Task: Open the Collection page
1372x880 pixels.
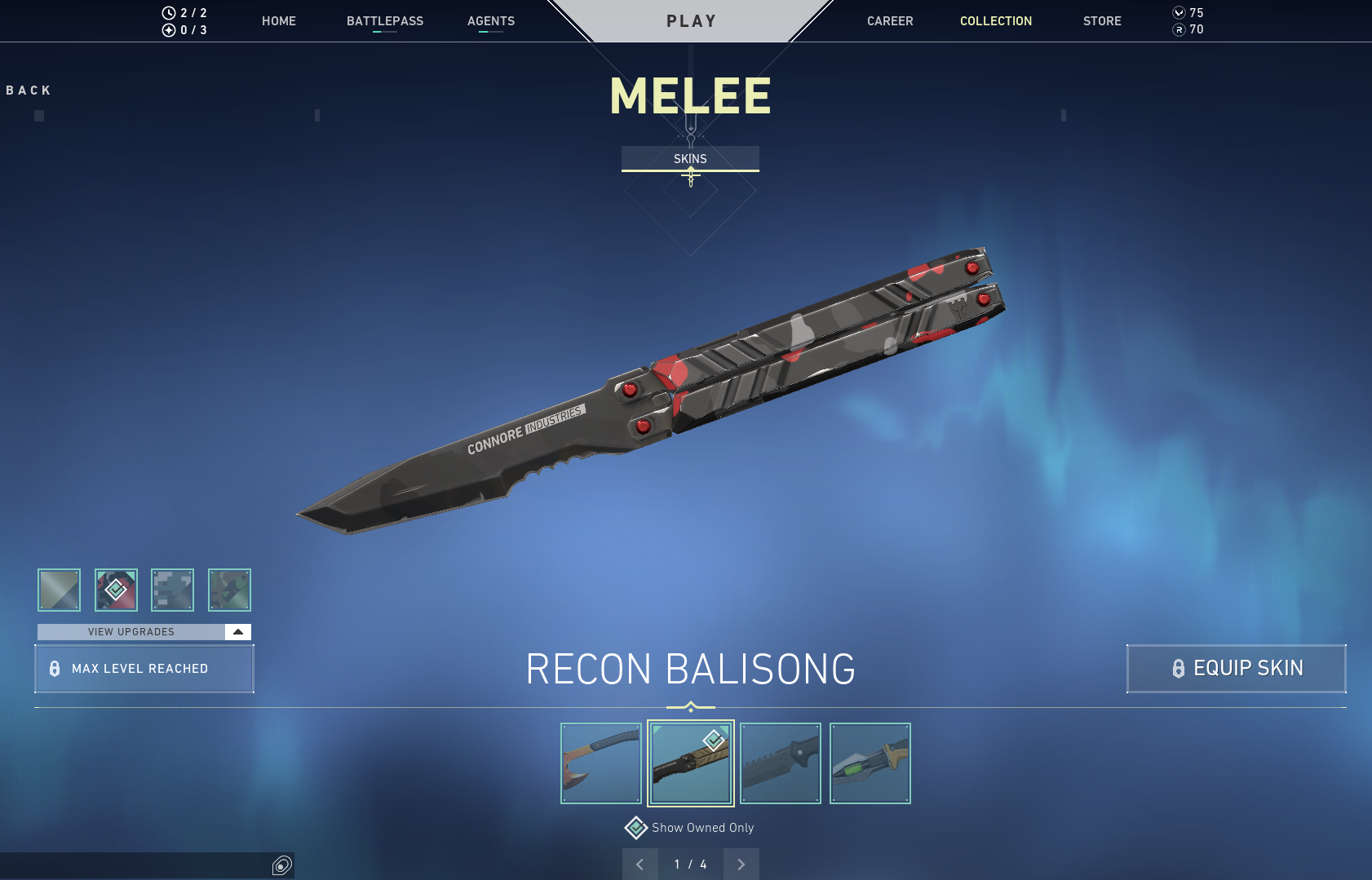Action: tap(995, 21)
